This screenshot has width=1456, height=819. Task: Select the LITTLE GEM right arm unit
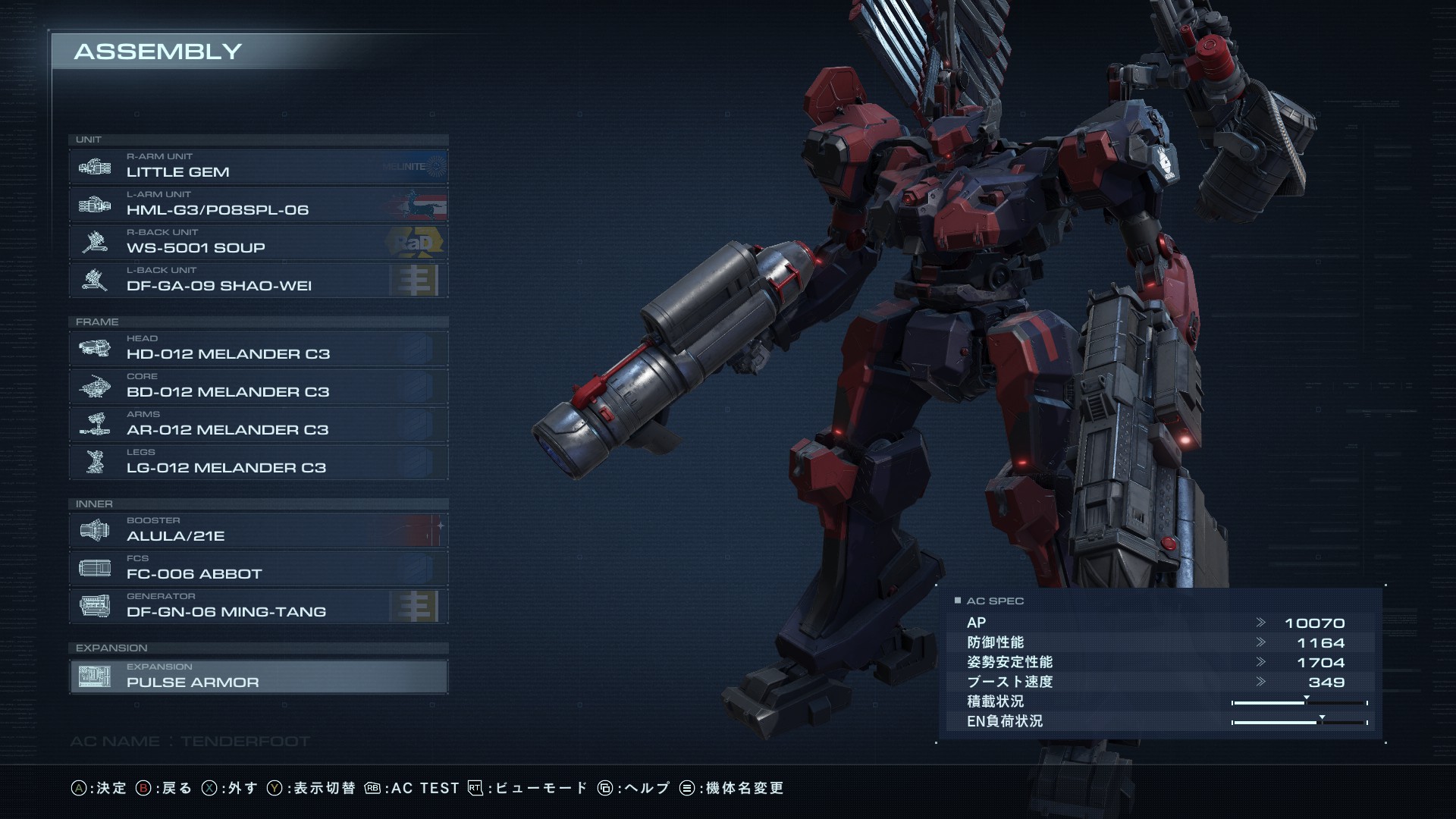click(x=258, y=166)
